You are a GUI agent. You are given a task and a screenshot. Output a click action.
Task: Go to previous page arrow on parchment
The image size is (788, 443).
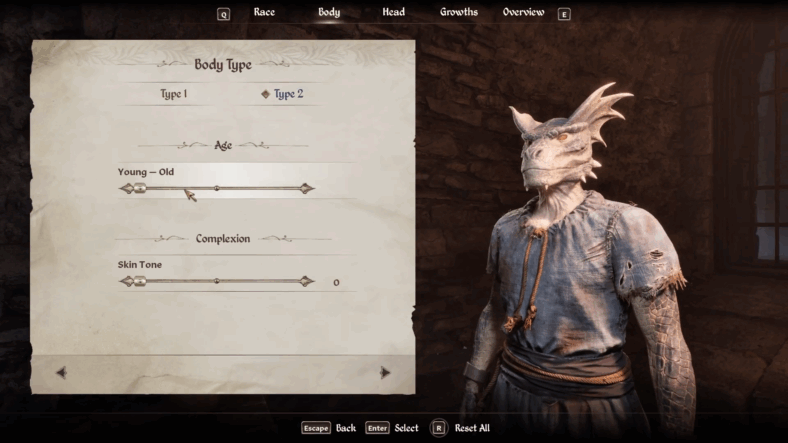[62, 372]
